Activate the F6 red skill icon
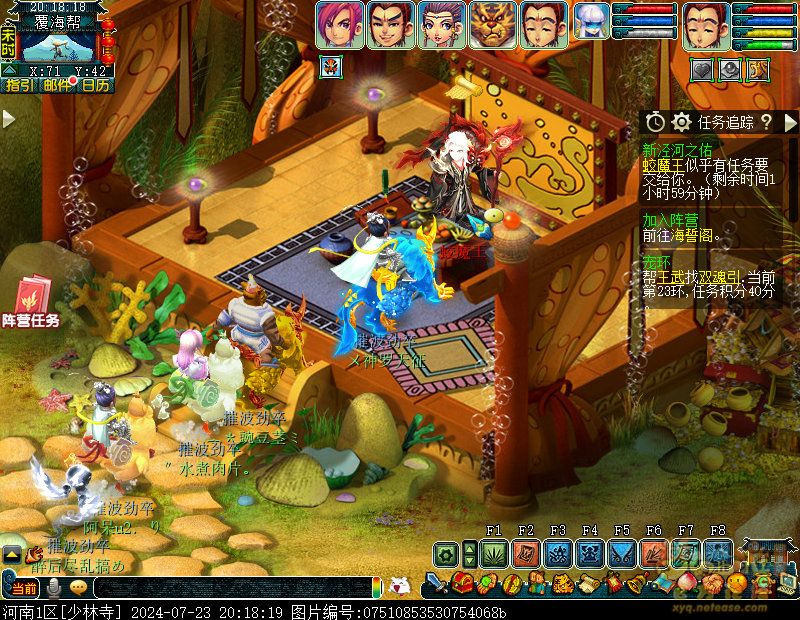 pyautogui.click(x=654, y=553)
